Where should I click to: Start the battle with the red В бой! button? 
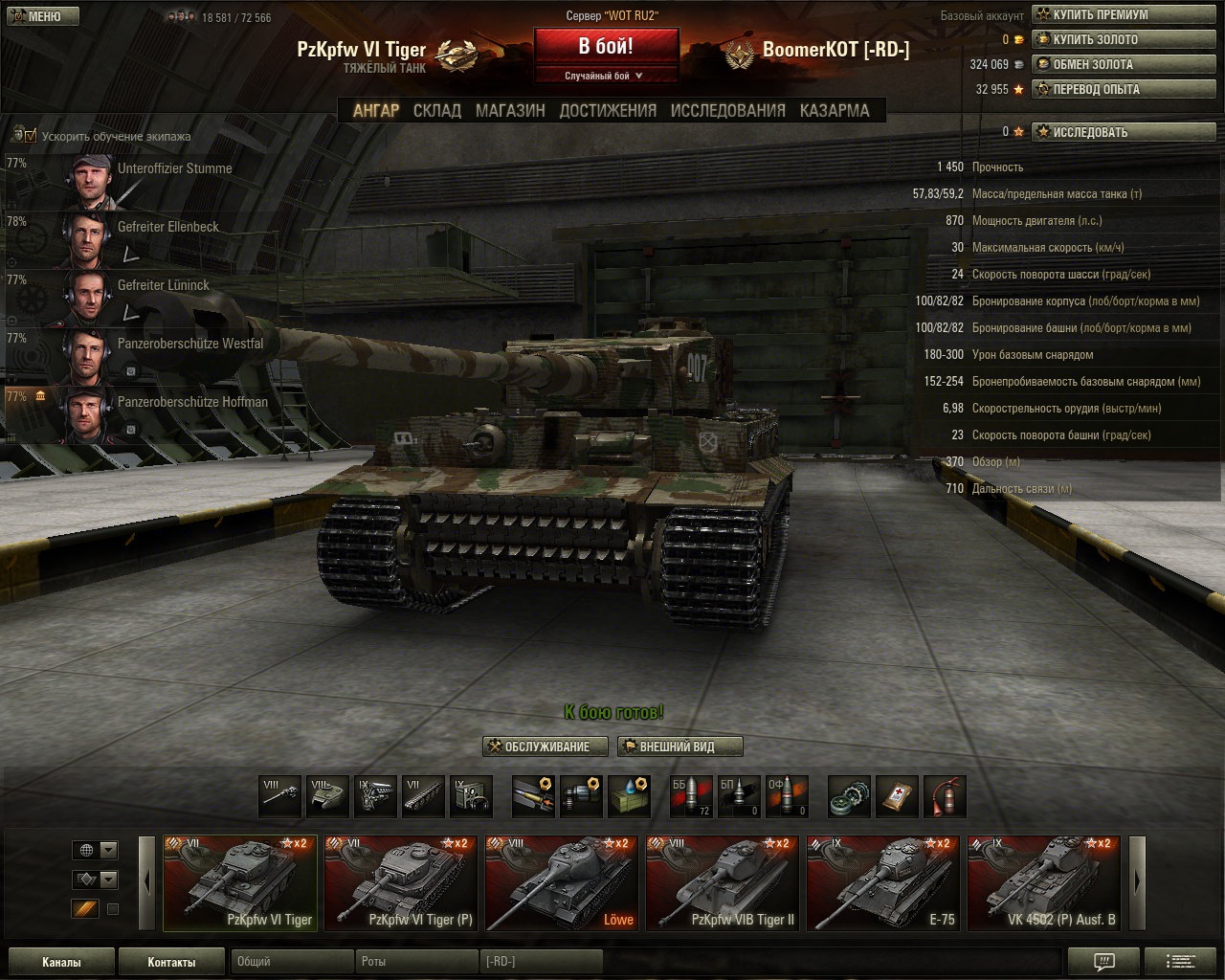tap(605, 47)
